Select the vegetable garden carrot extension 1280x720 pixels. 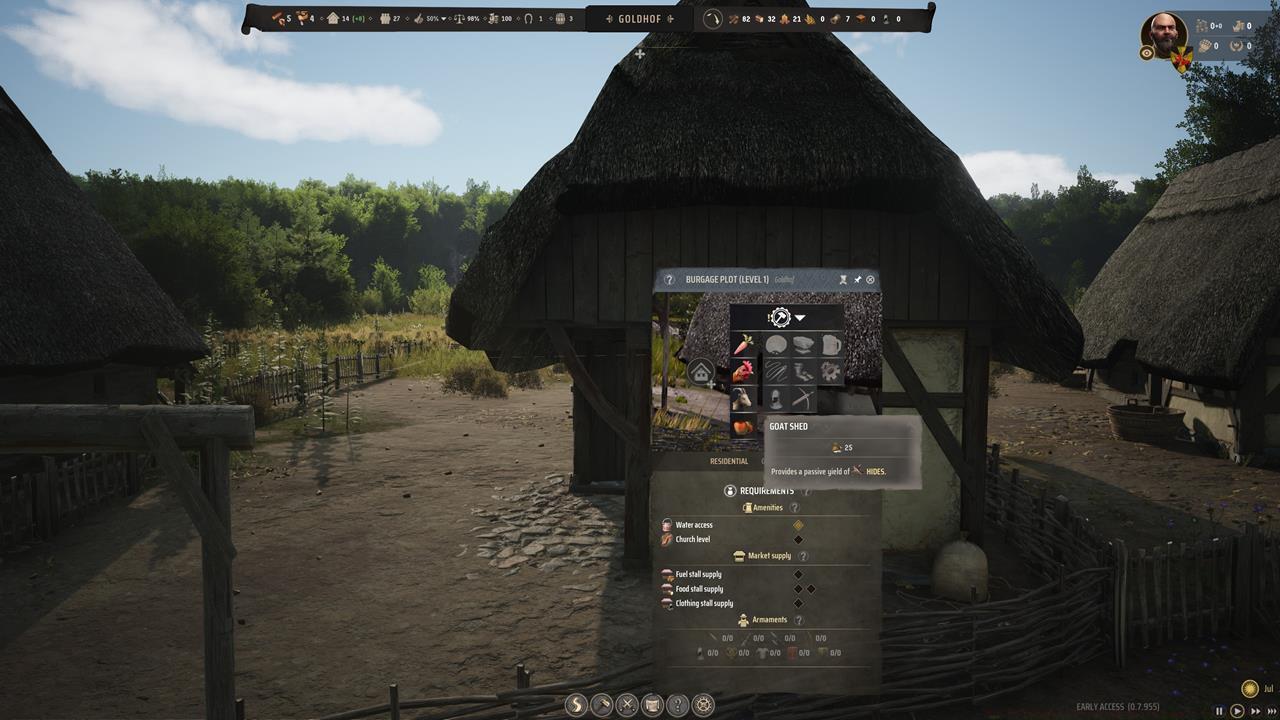[x=743, y=344]
